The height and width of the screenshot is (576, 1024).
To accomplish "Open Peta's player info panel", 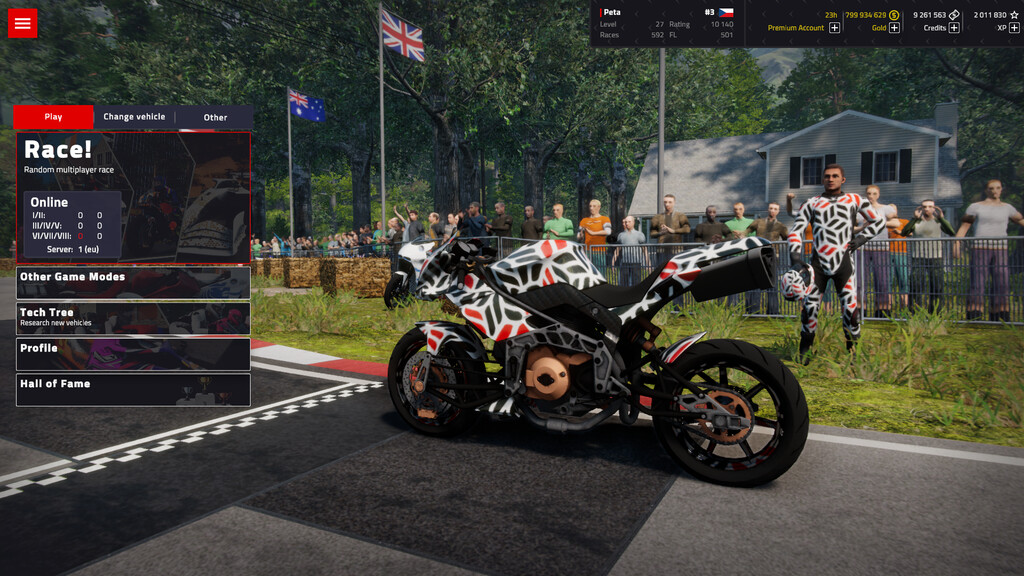I will coord(666,23).
